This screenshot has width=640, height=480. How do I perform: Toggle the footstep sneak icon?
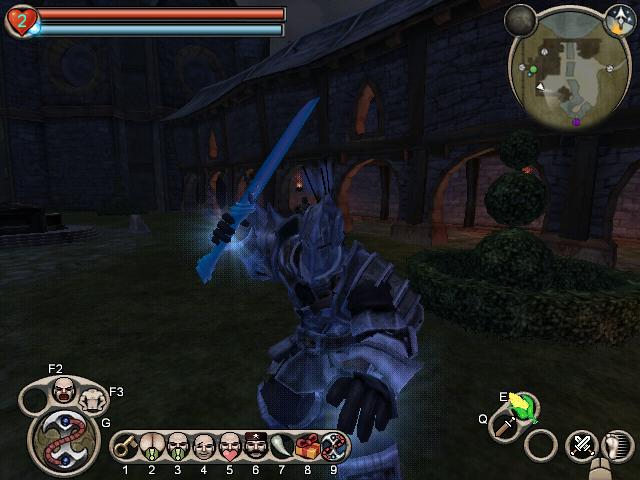point(617,445)
